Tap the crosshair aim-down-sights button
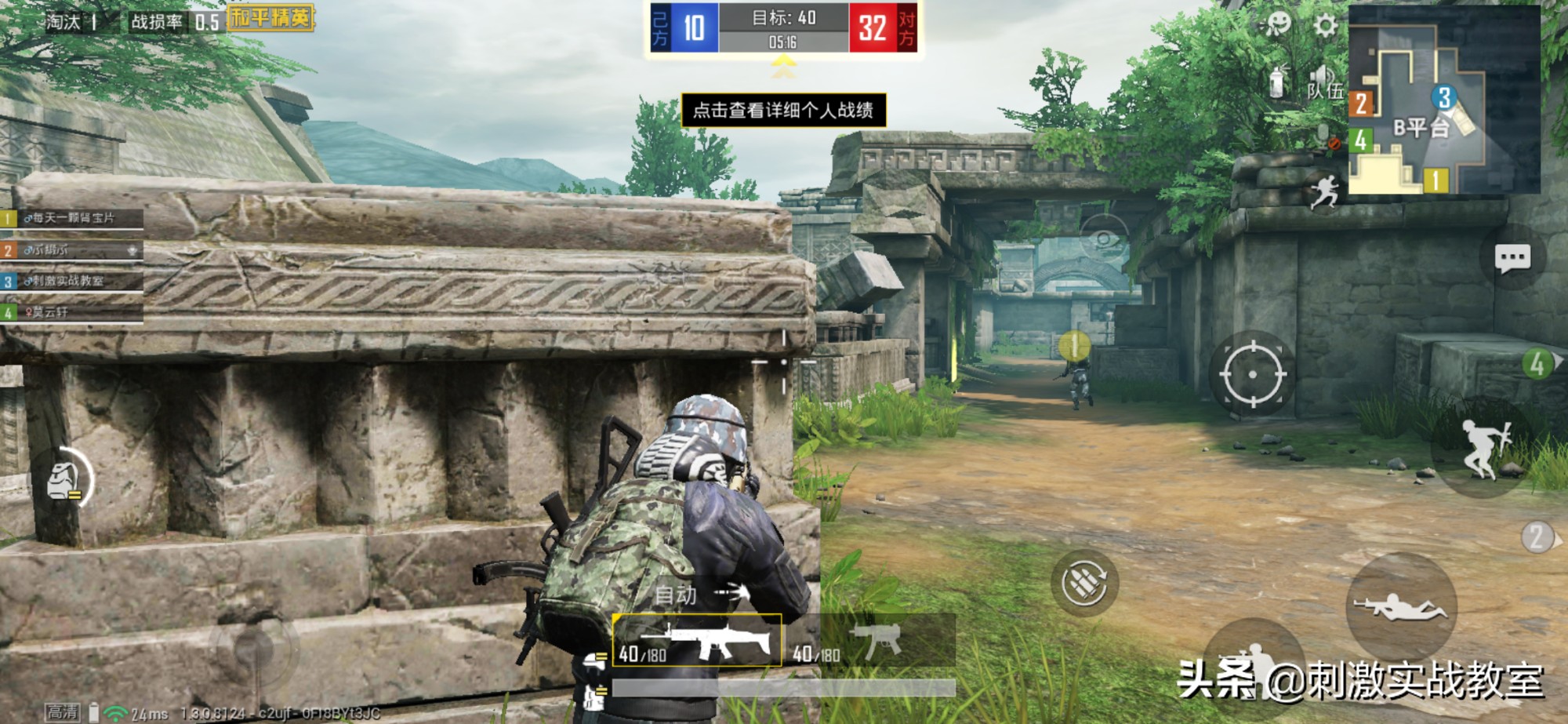 coord(1251,374)
